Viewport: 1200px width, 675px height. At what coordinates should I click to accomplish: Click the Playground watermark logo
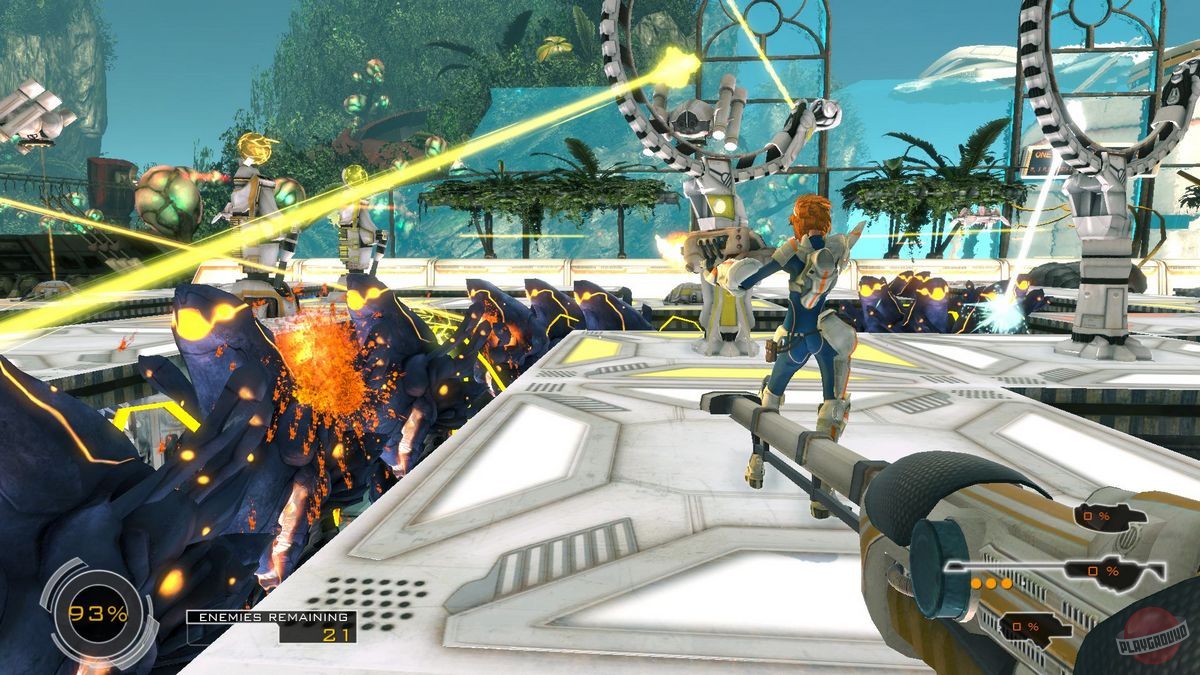[1152, 634]
